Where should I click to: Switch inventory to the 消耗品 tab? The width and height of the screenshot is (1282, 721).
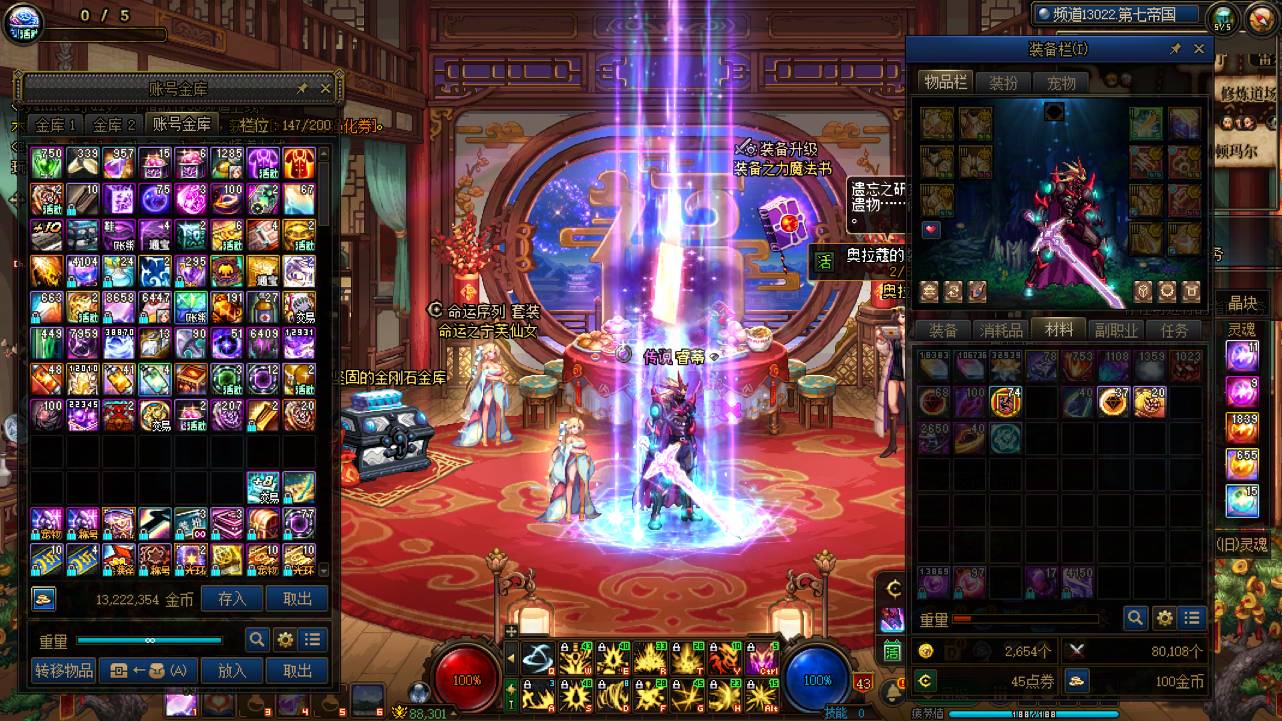click(x=1001, y=330)
